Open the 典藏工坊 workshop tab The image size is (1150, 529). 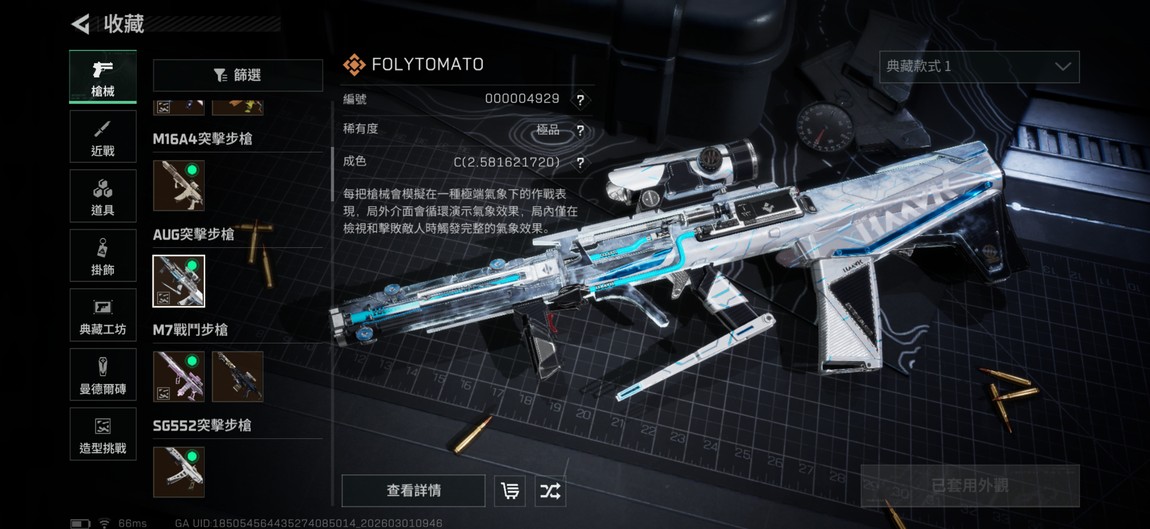point(103,315)
